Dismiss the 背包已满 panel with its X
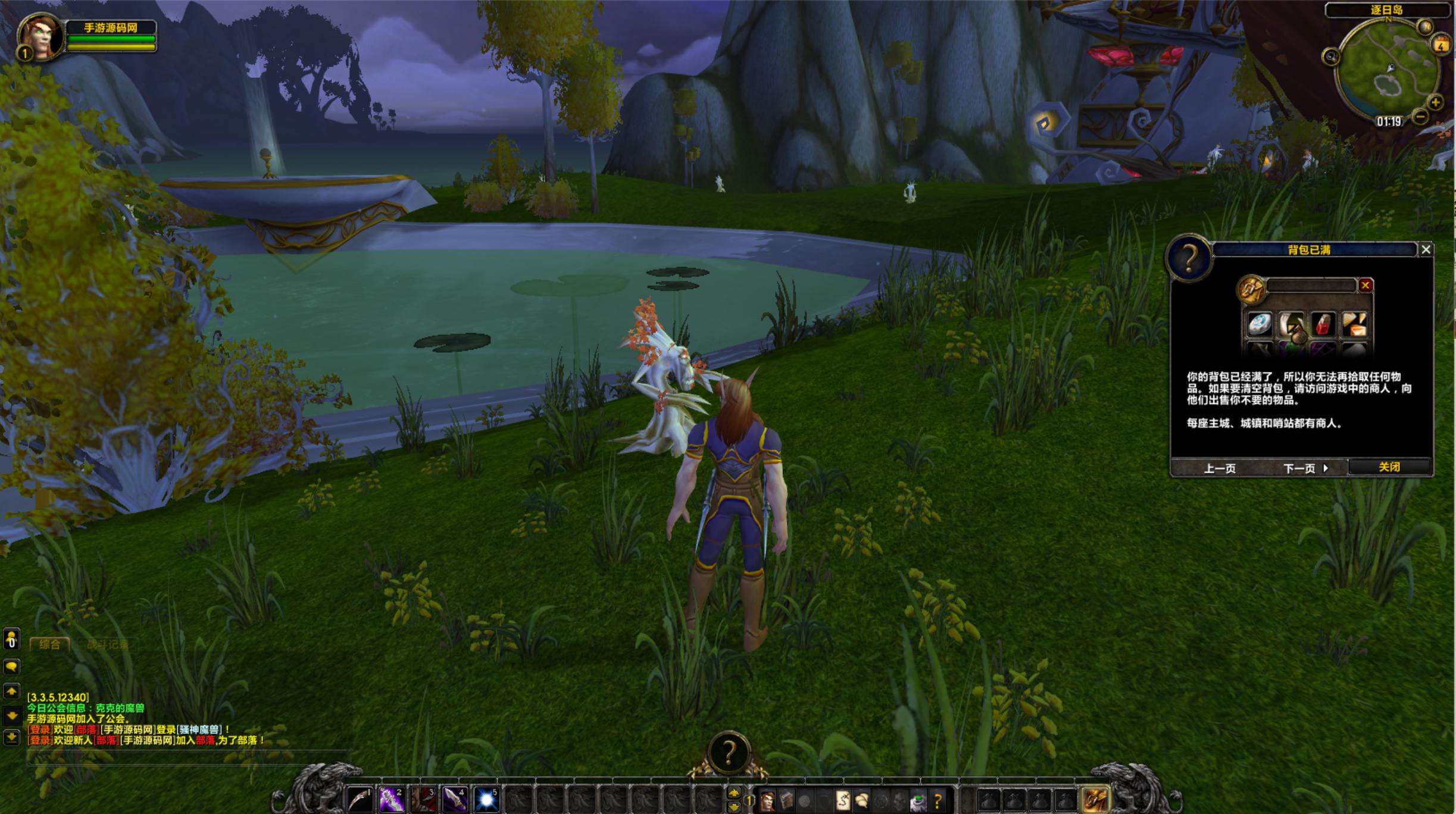The height and width of the screenshot is (814, 1456). (x=1426, y=250)
